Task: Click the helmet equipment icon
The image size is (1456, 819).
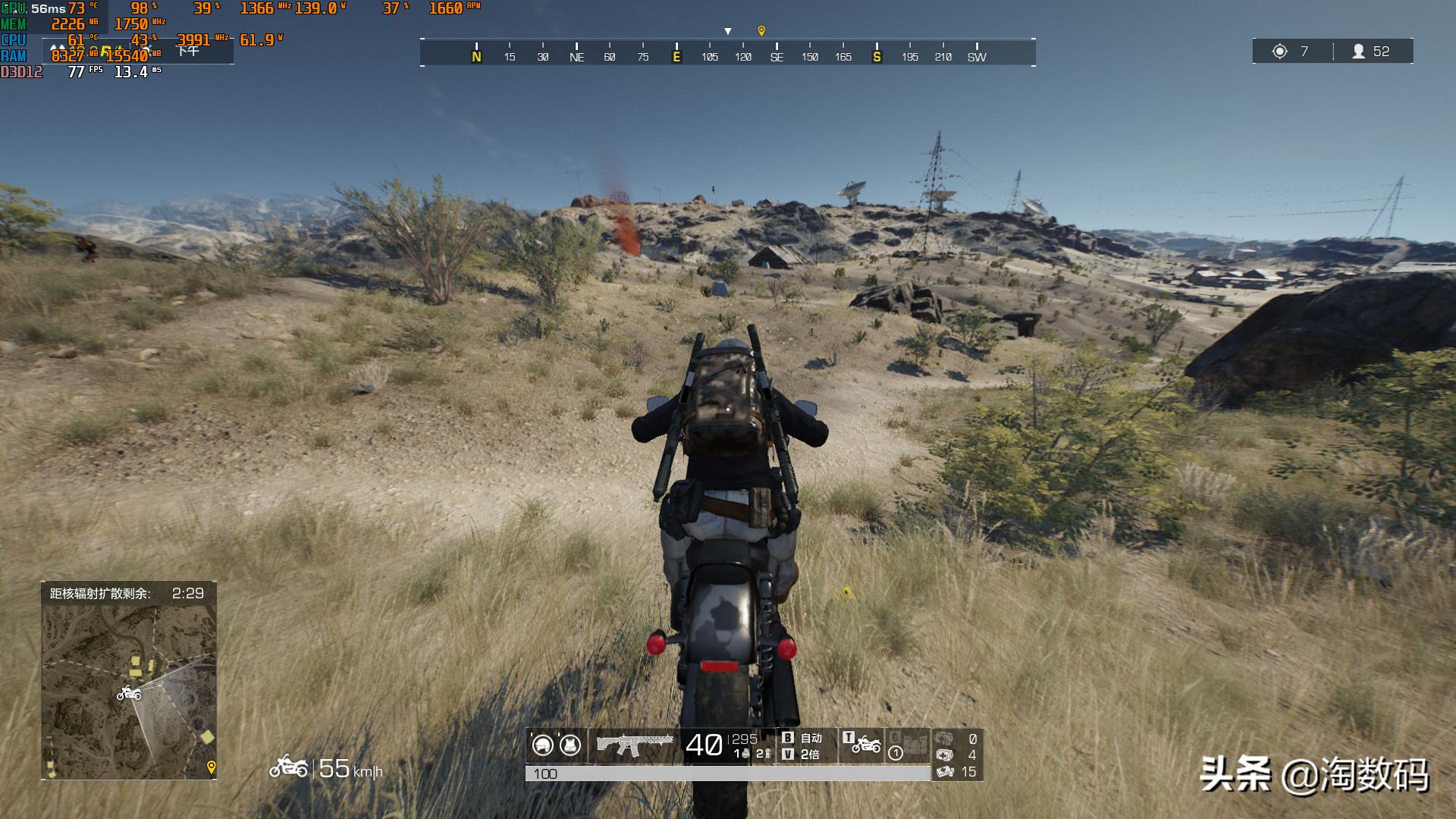Action: (x=542, y=745)
